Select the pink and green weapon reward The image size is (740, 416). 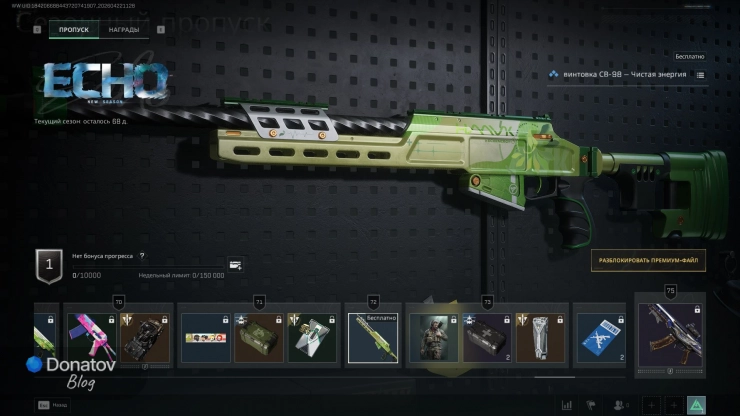[x=90, y=338]
